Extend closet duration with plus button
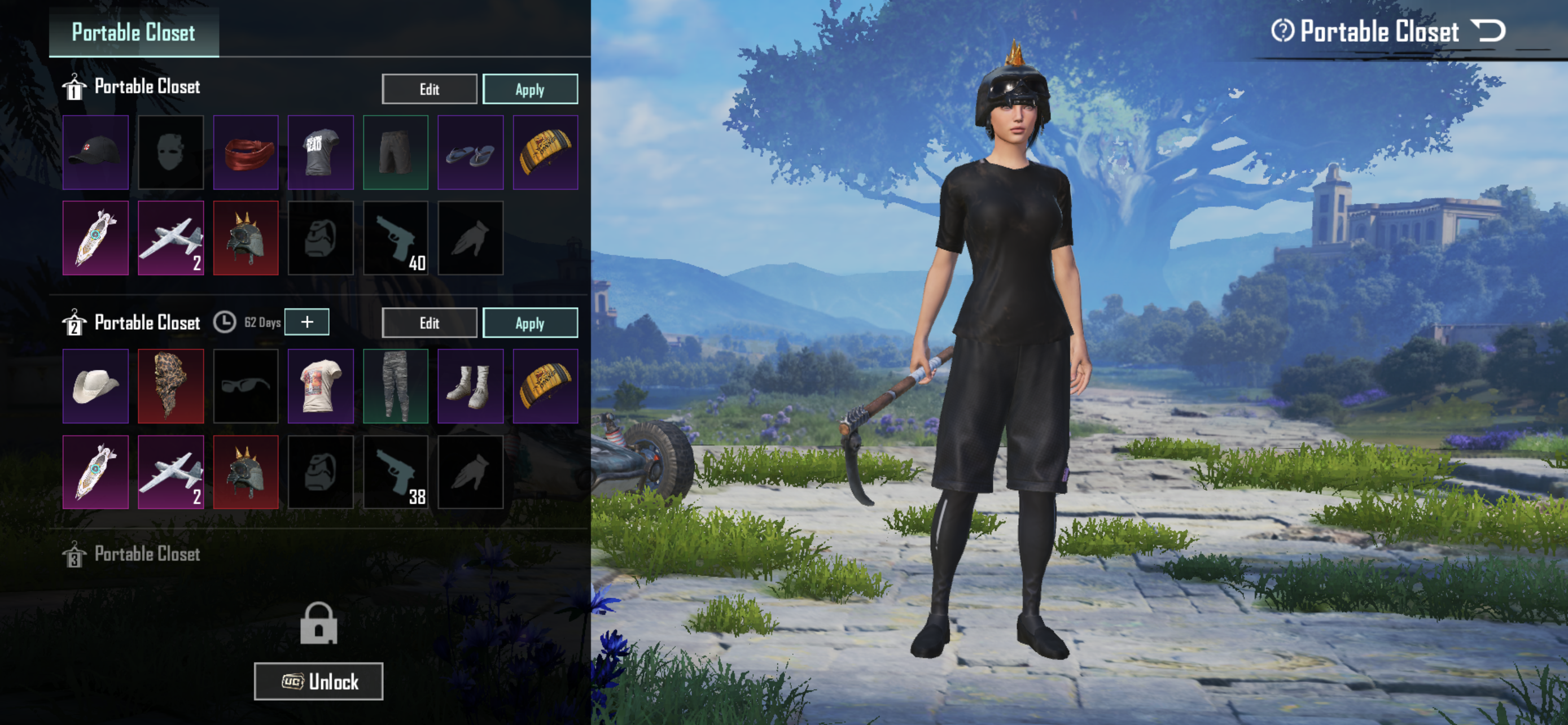The width and height of the screenshot is (1568, 725). pyautogui.click(x=307, y=322)
